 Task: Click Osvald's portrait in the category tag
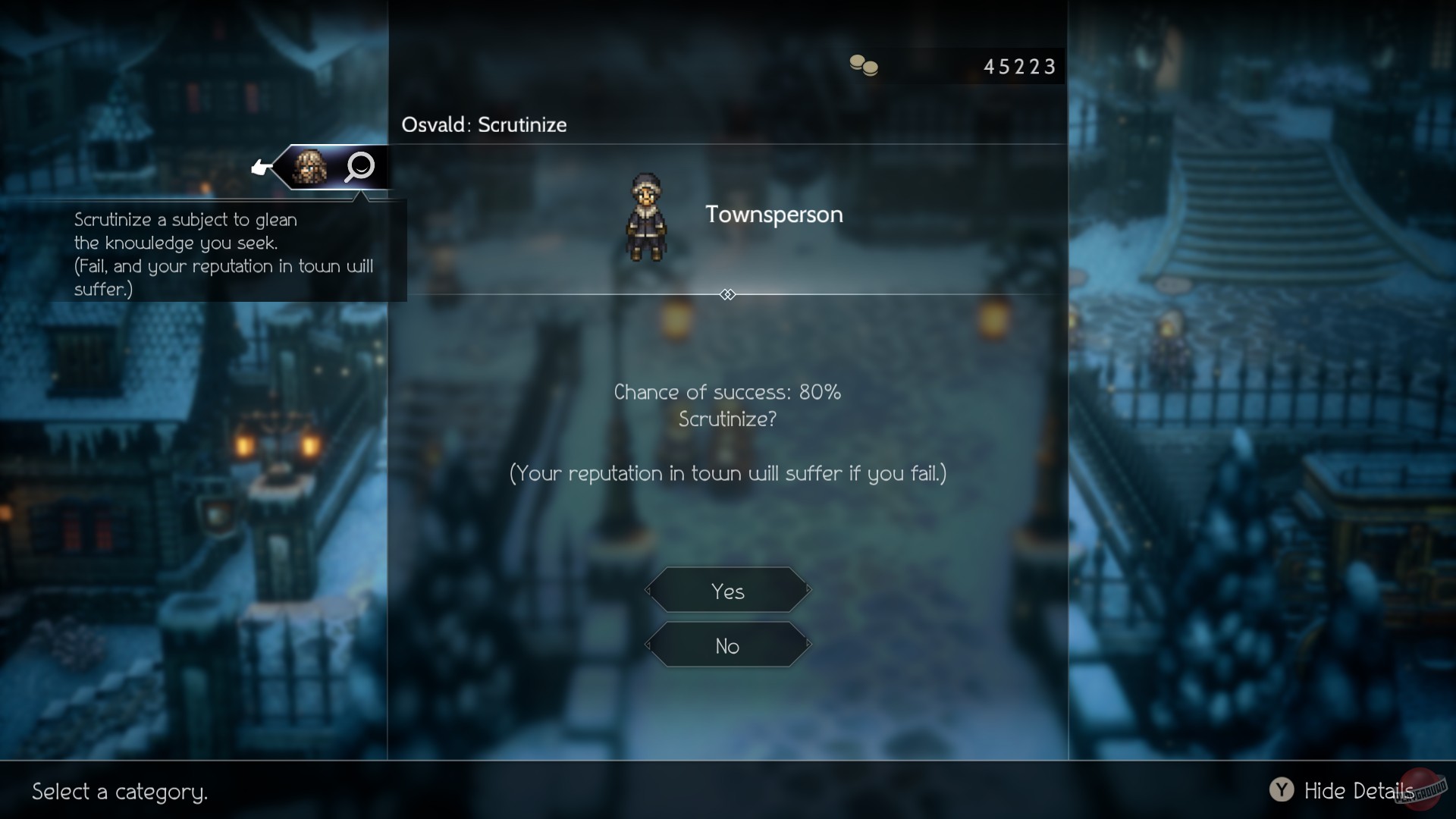click(310, 167)
